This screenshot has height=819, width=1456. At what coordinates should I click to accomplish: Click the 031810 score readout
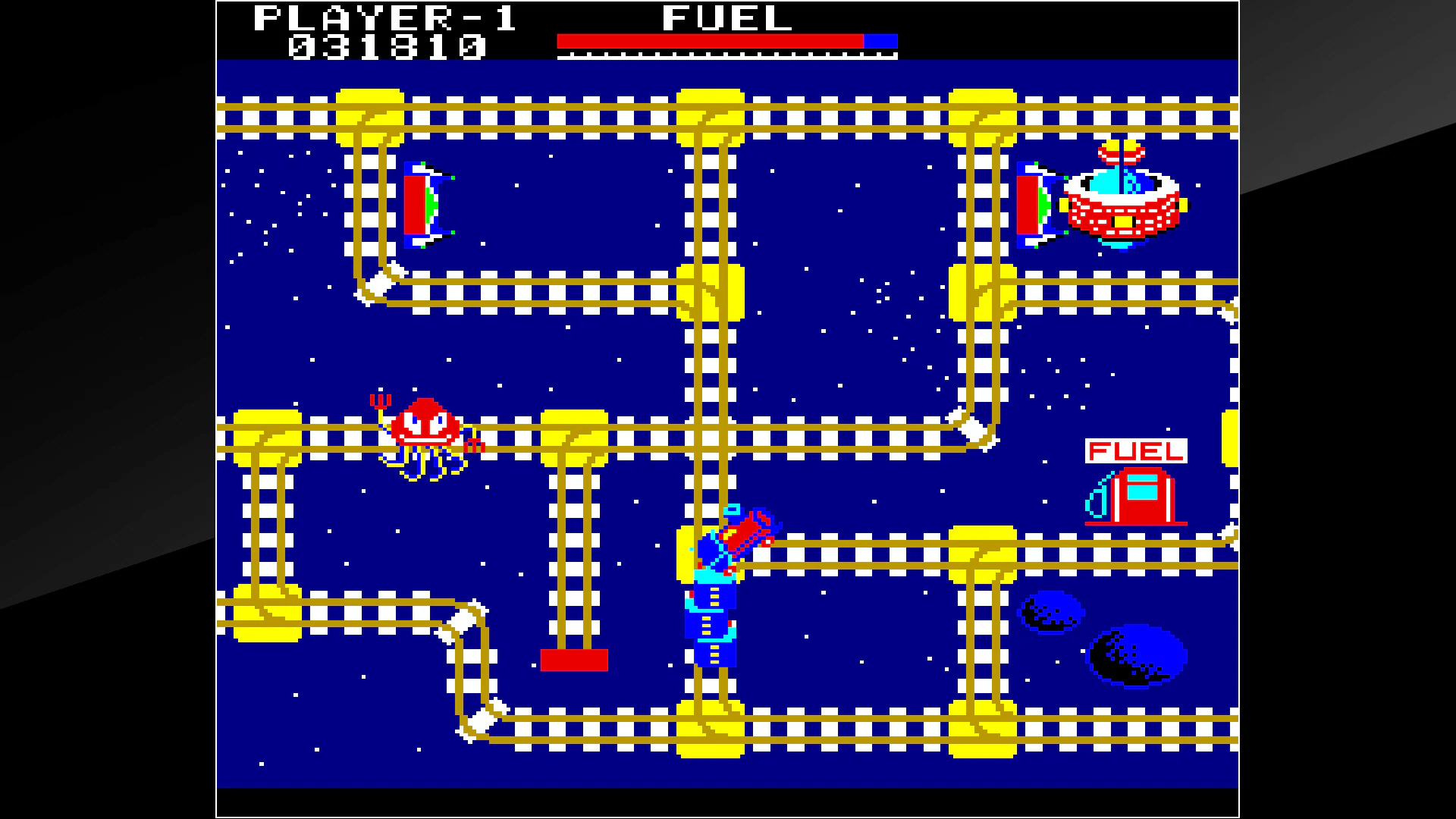(387, 47)
